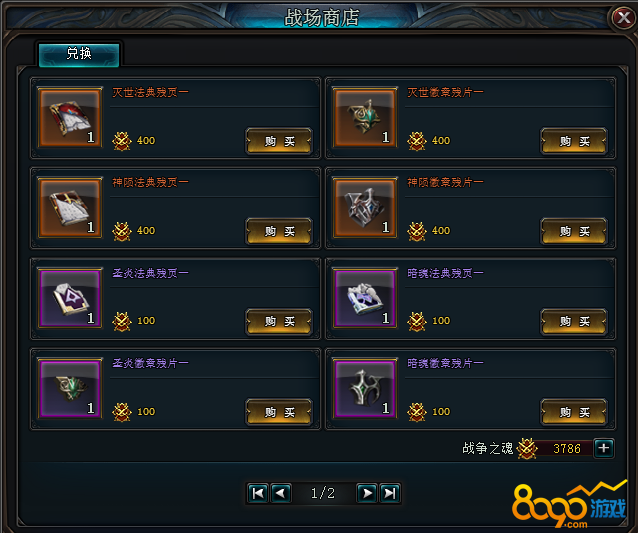This screenshot has height=533, width=638.
Task: Jump to the first shop page
Action: coord(258,492)
